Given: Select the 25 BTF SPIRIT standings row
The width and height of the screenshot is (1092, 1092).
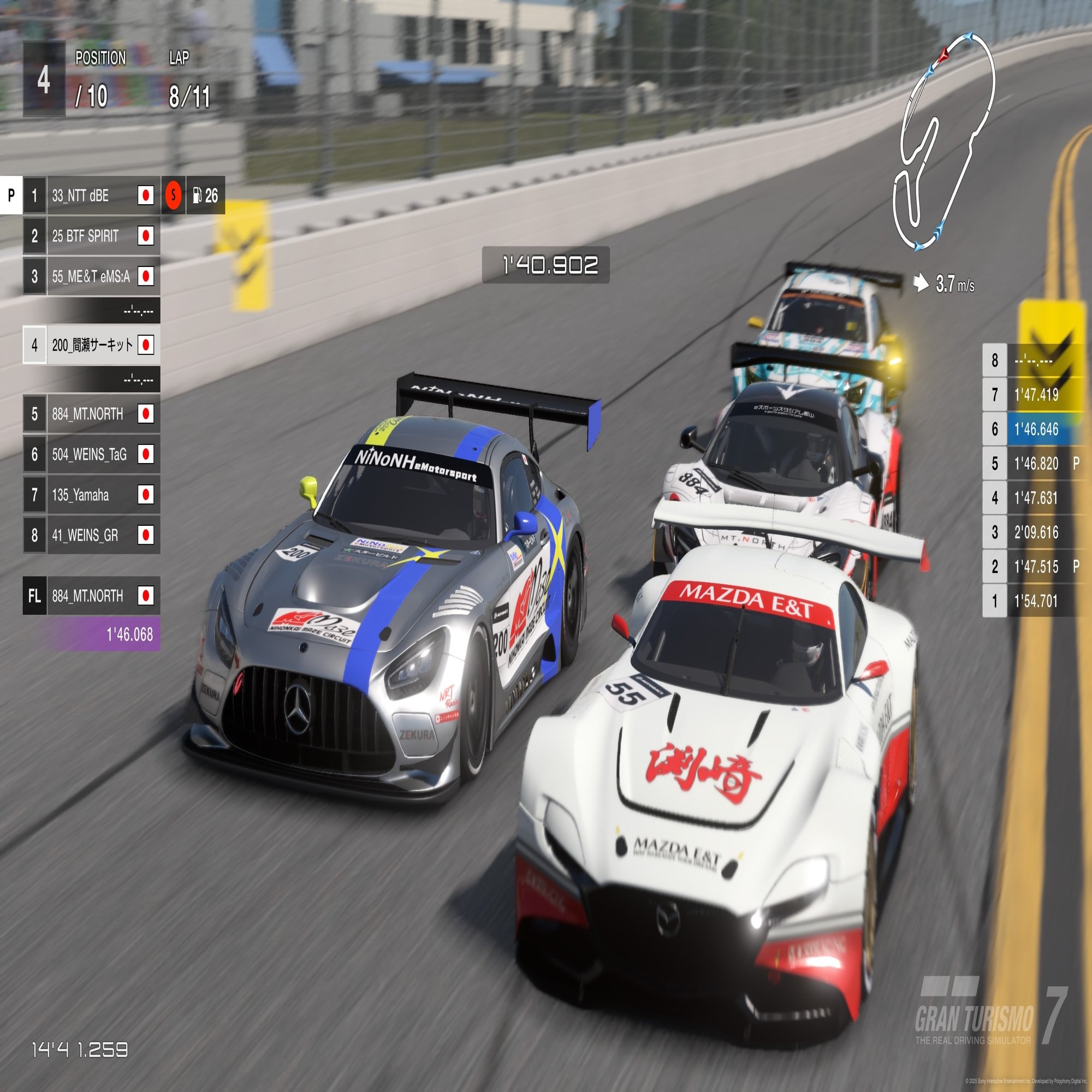Looking at the screenshot, I should pos(91,236).
